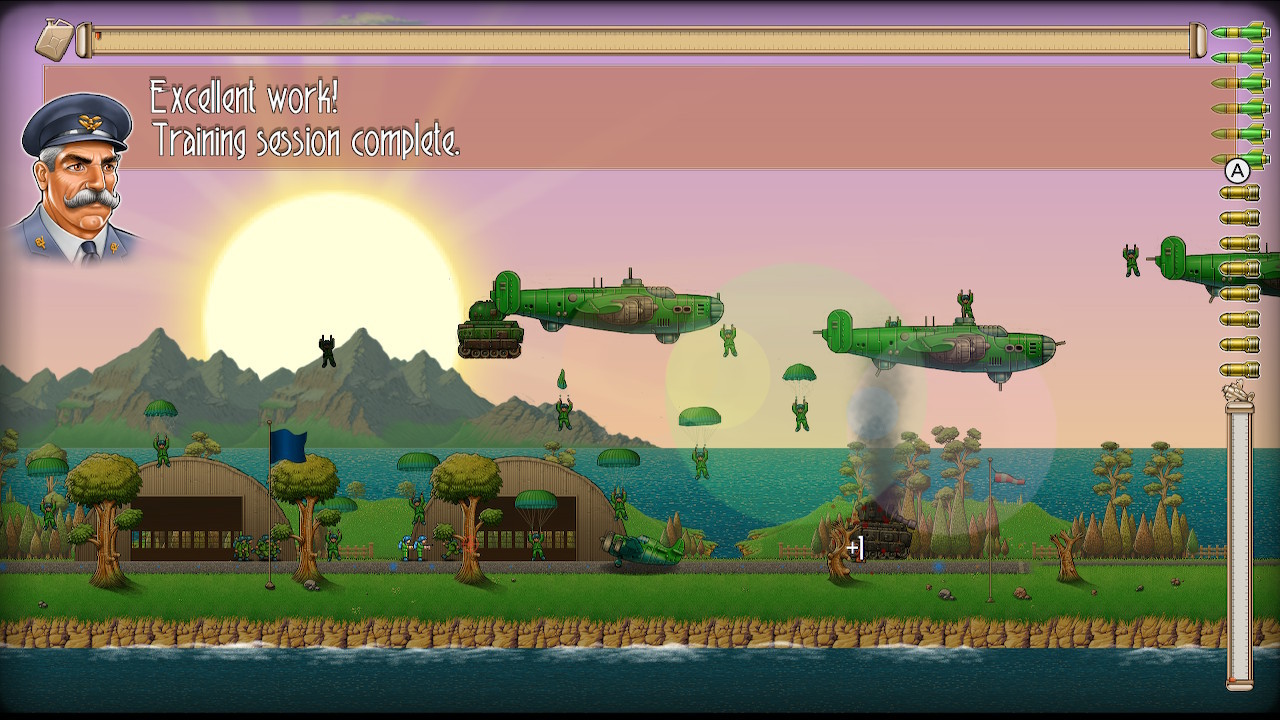Toggle the blue flag on the airfield pole
Image resolution: width=1280 pixels, height=720 pixels.
point(288,448)
